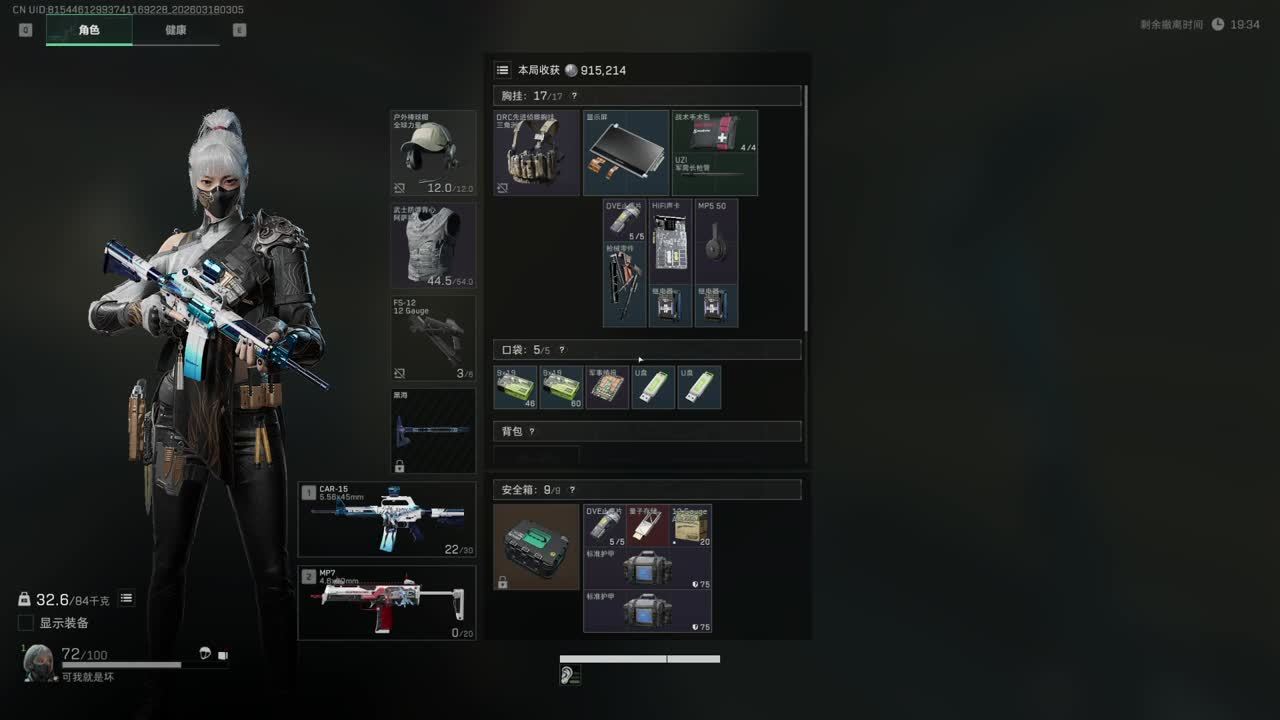Viewport: 1280px width, 720px height.
Task: Open the weight details list icon
Action: coord(127,599)
